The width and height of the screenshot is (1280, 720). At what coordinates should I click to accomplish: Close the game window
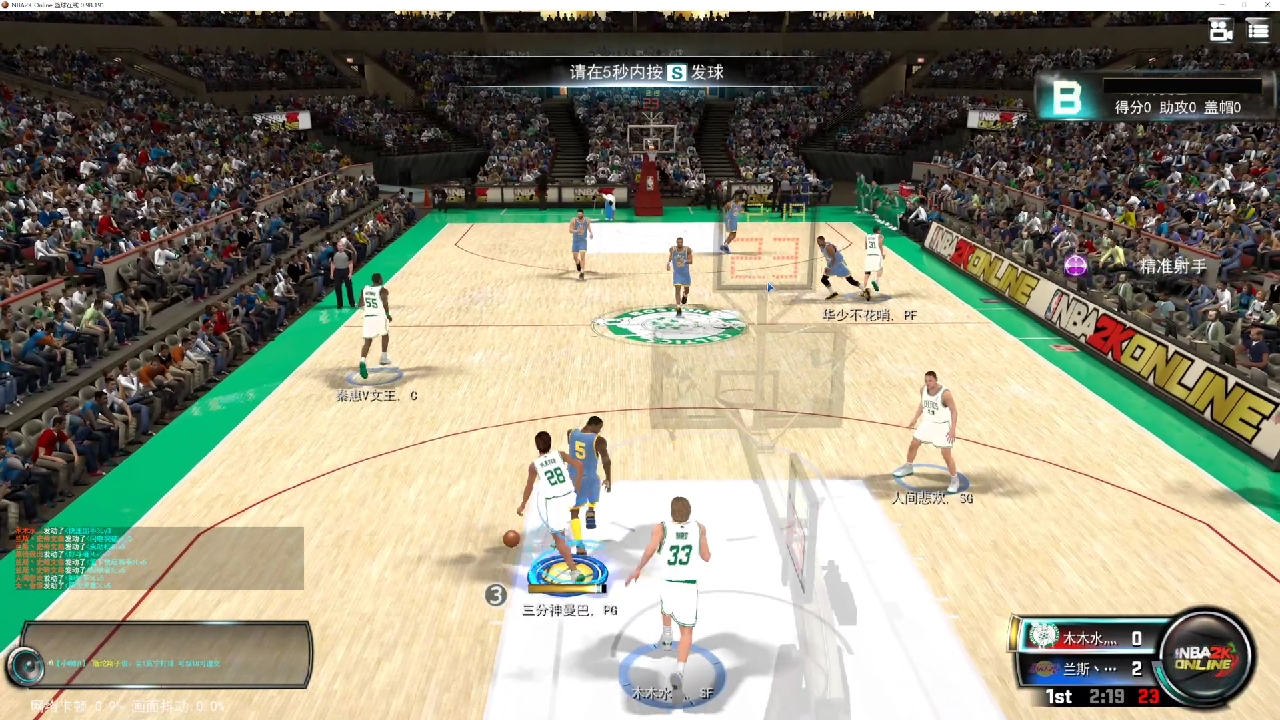coord(1266,5)
